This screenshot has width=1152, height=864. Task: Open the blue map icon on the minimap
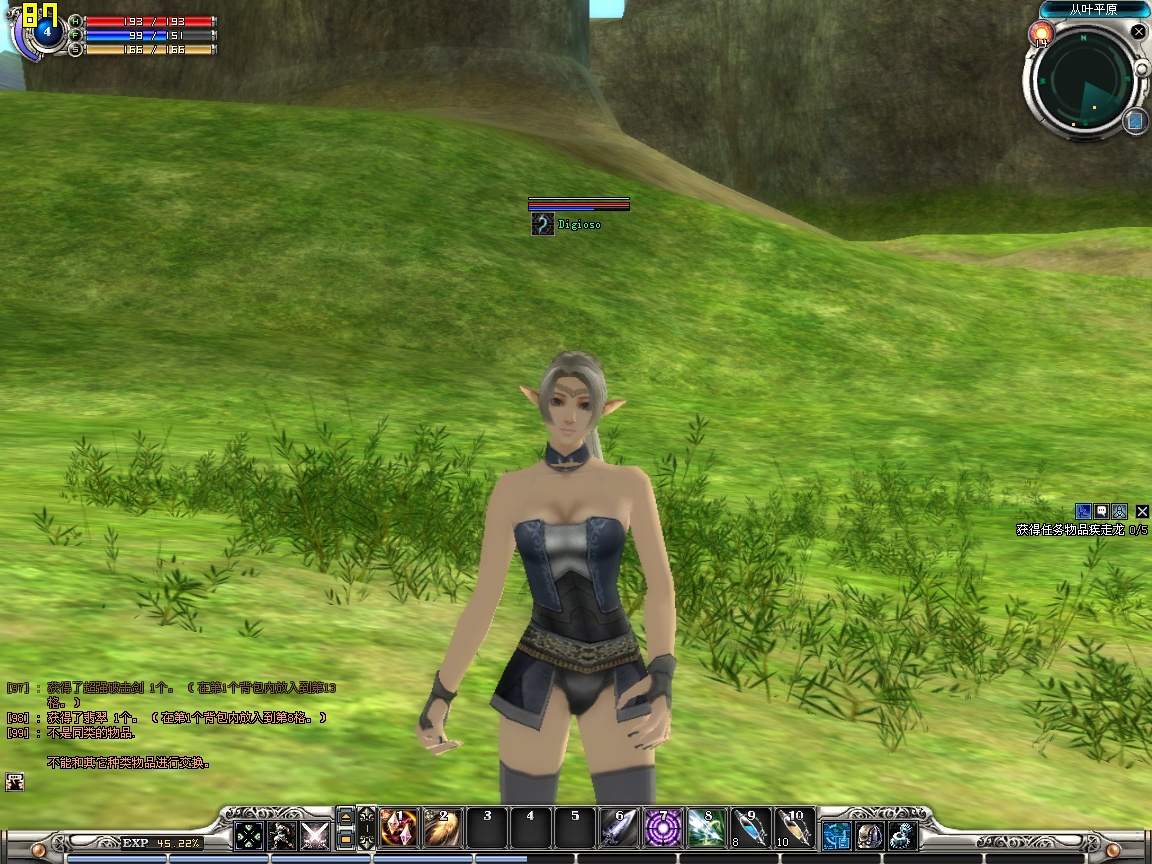[1135, 121]
